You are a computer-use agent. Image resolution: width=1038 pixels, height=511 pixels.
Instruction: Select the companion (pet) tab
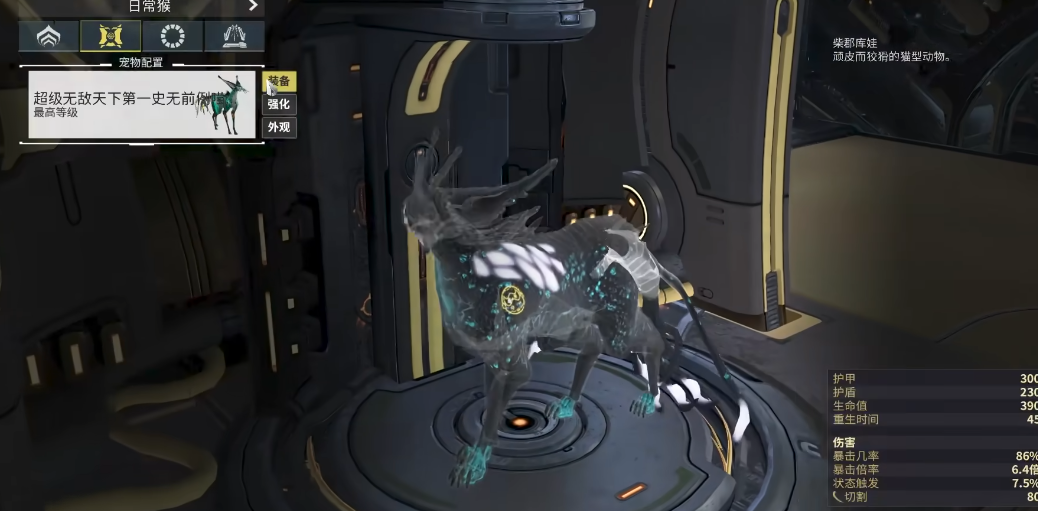[x=110, y=37]
